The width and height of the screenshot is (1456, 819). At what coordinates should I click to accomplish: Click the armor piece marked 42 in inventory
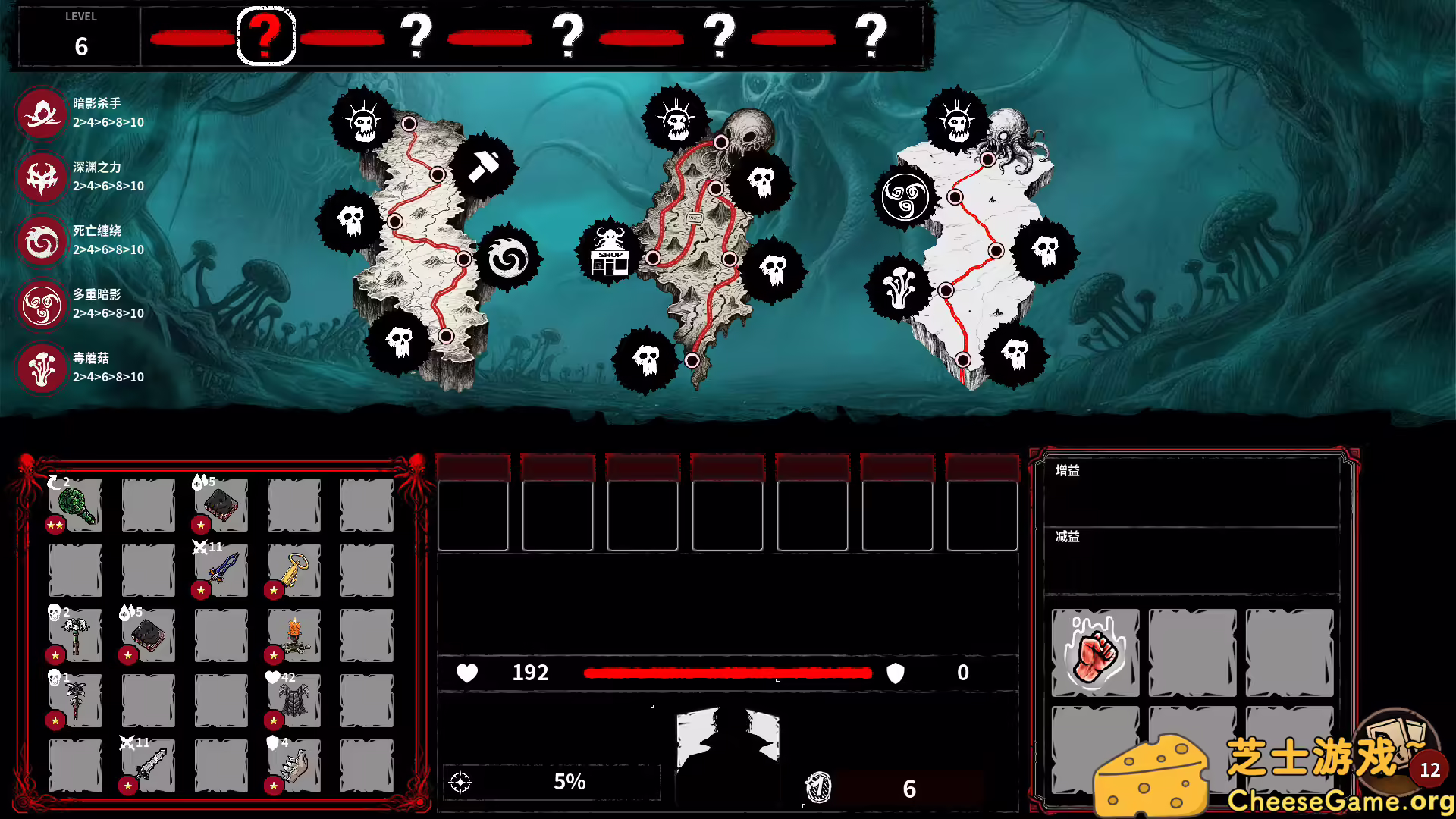click(293, 699)
